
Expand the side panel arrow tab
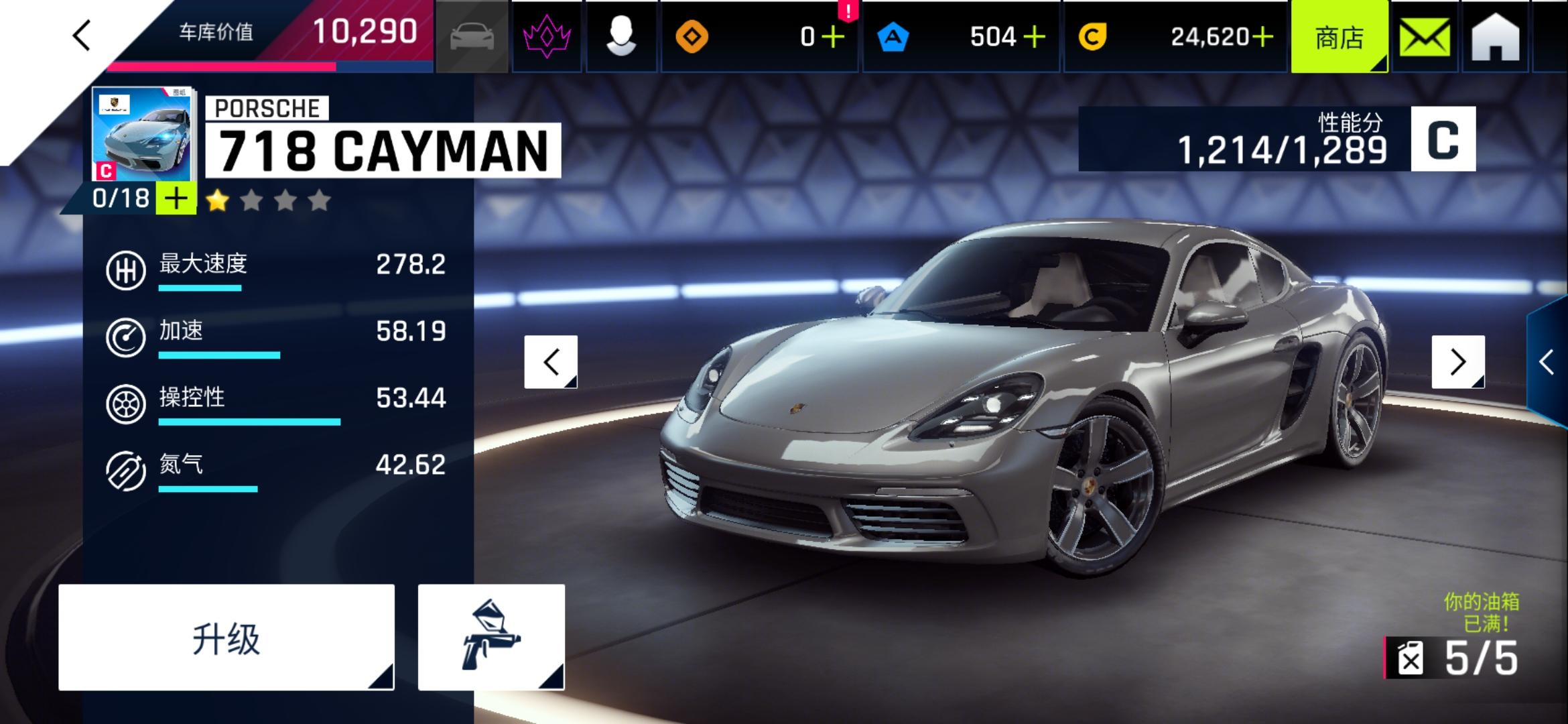tap(1547, 362)
